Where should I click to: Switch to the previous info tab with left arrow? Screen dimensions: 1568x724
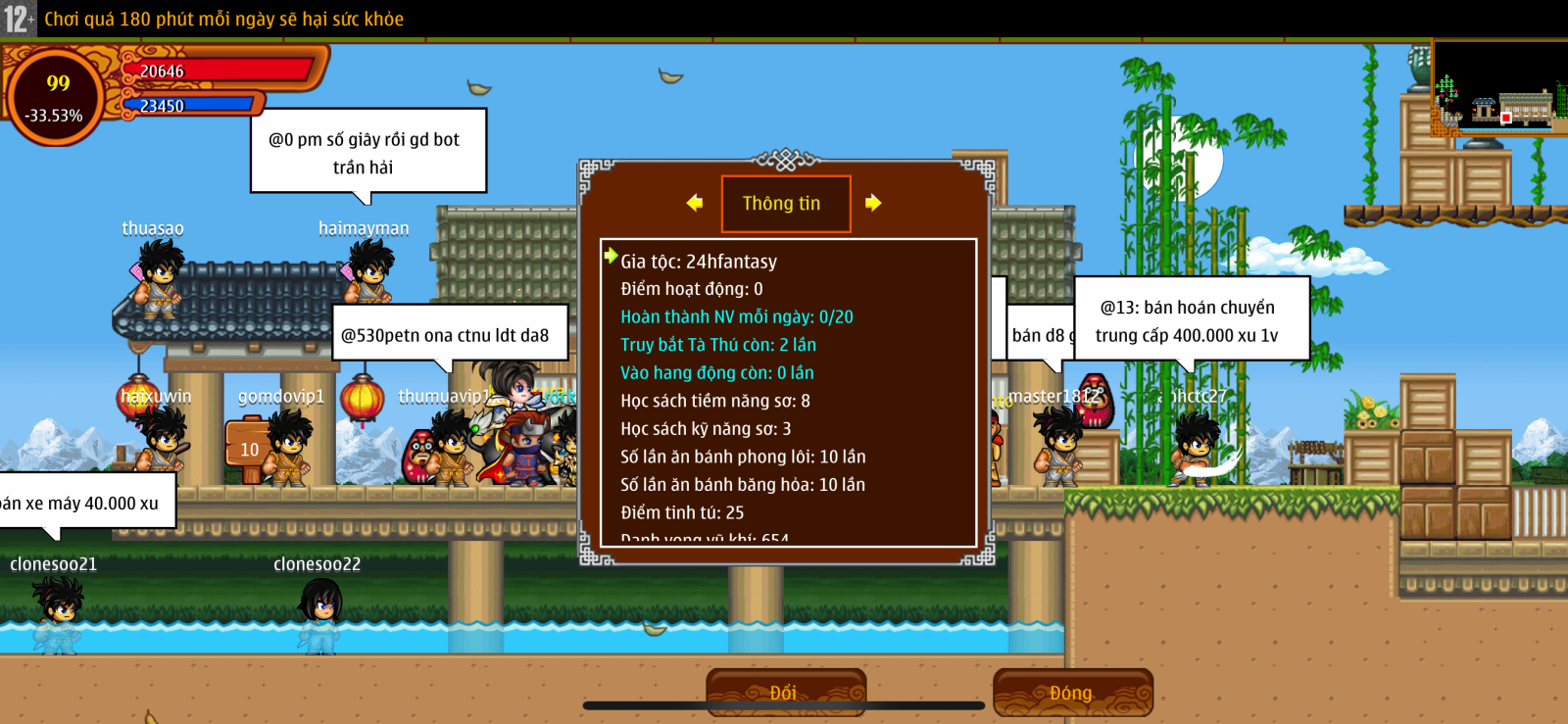coord(695,203)
